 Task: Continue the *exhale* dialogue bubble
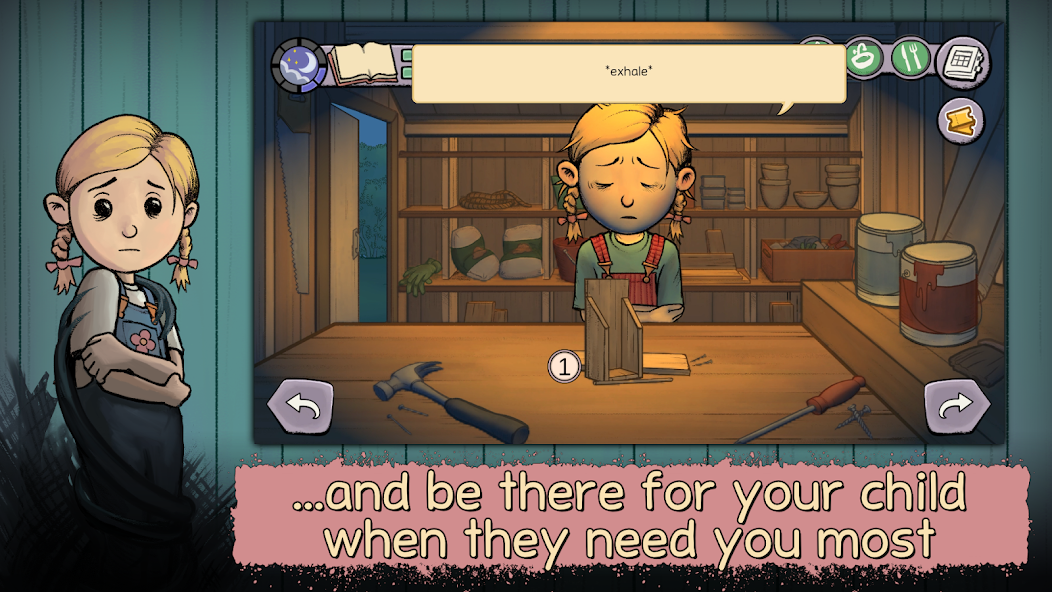pos(629,74)
